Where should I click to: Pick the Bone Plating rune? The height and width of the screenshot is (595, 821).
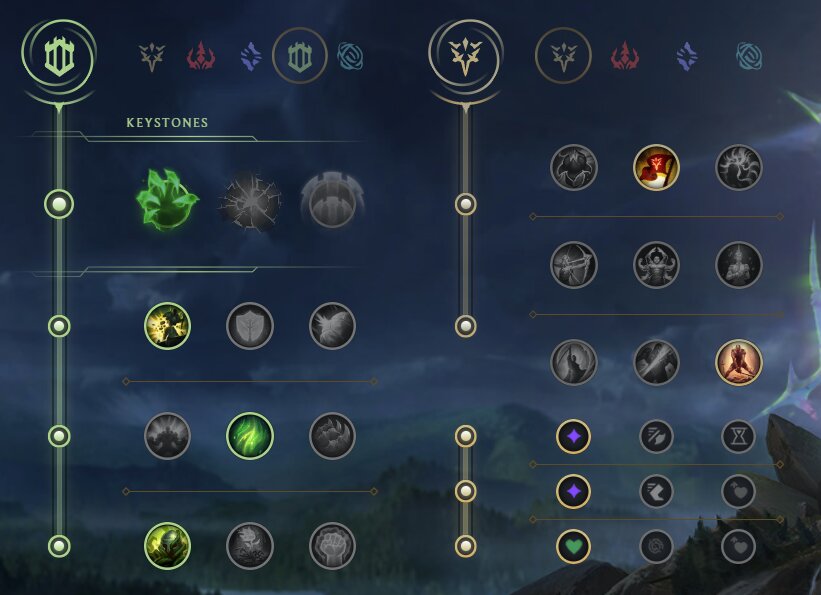333,436
